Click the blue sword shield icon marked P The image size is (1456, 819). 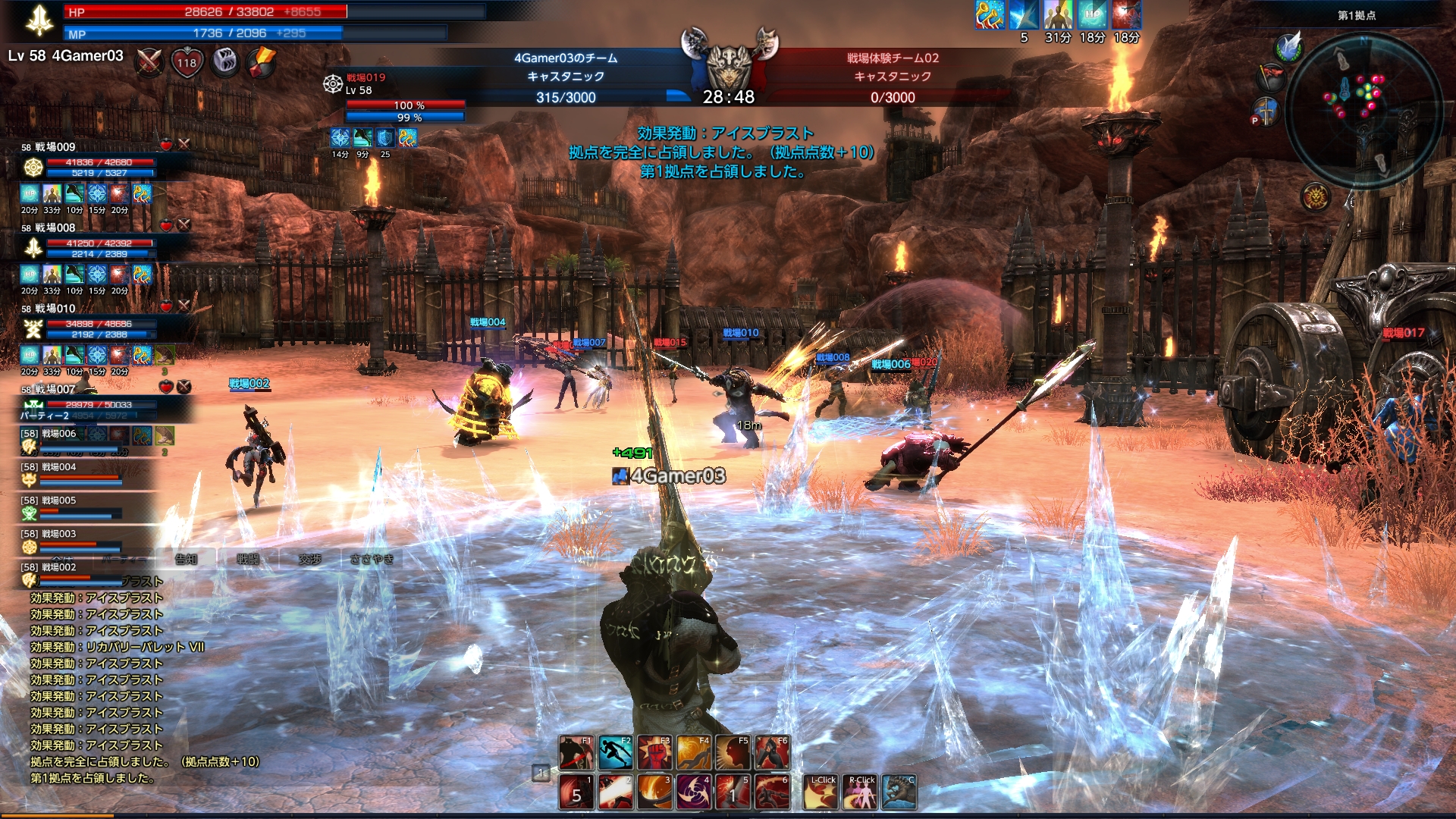coord(1264,112)
